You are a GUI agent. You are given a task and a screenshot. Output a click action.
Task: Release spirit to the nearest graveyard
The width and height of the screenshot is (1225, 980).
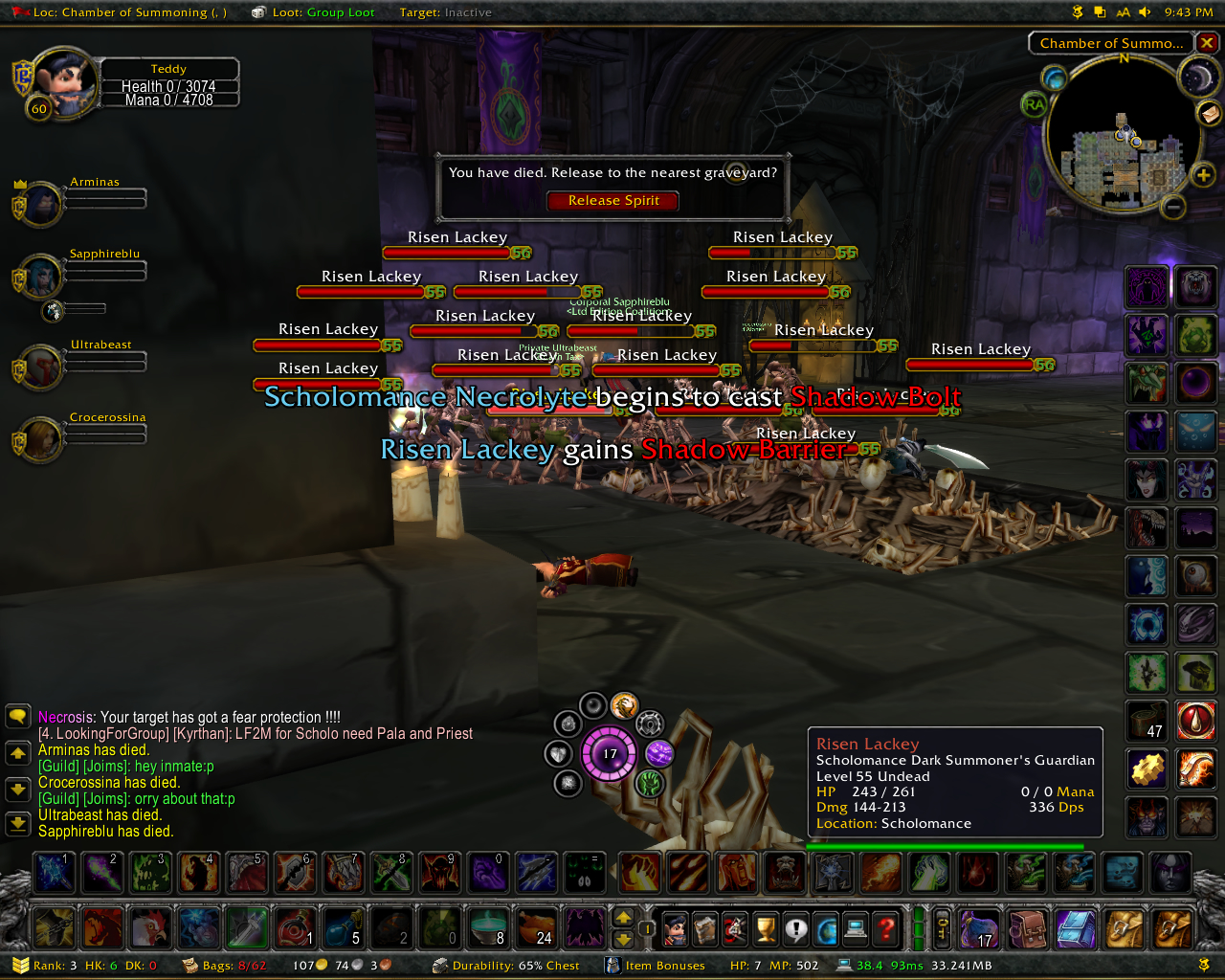tap(612, 201)
